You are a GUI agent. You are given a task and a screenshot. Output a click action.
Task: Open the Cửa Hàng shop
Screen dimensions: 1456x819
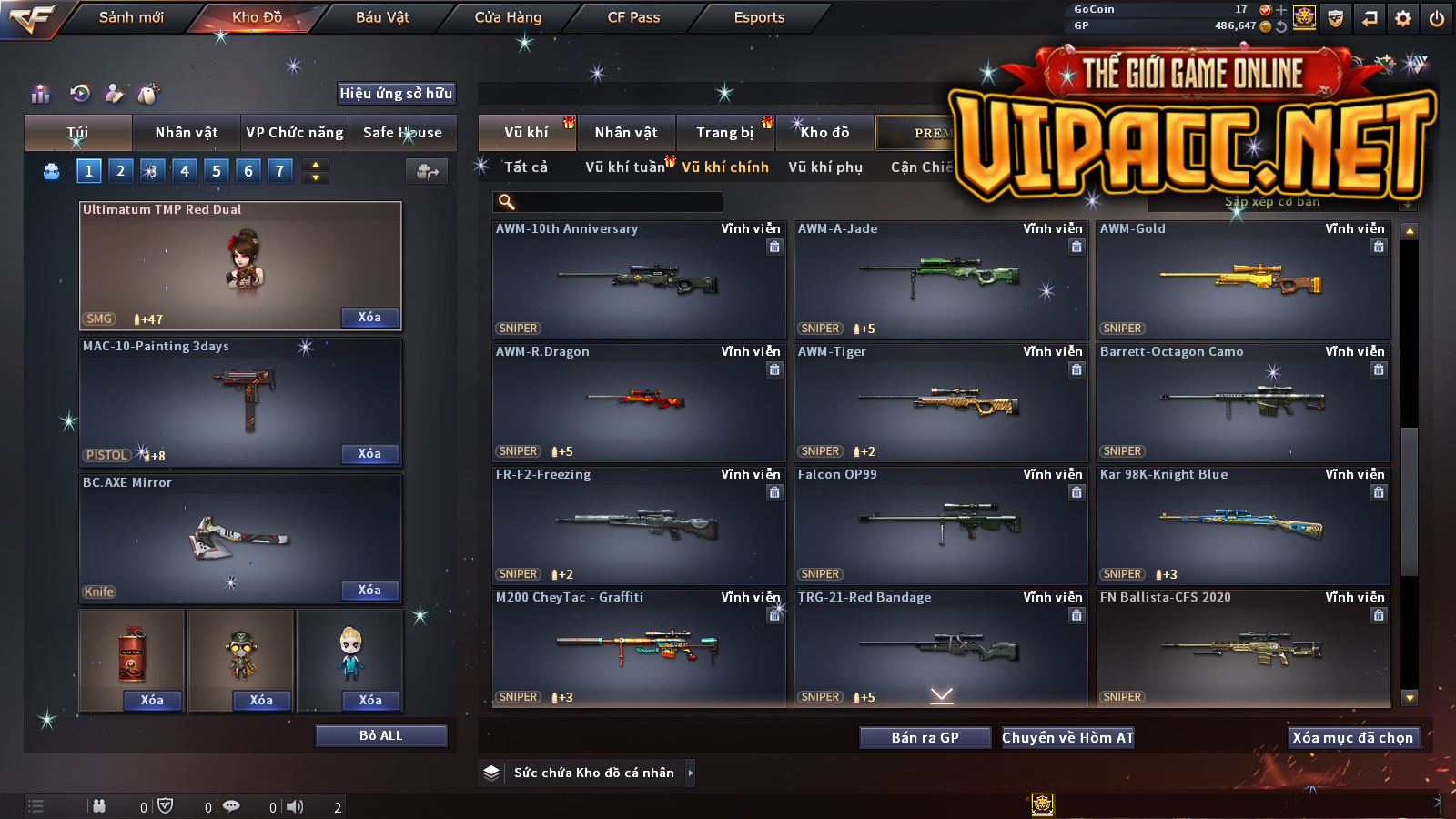pos(508,17)
